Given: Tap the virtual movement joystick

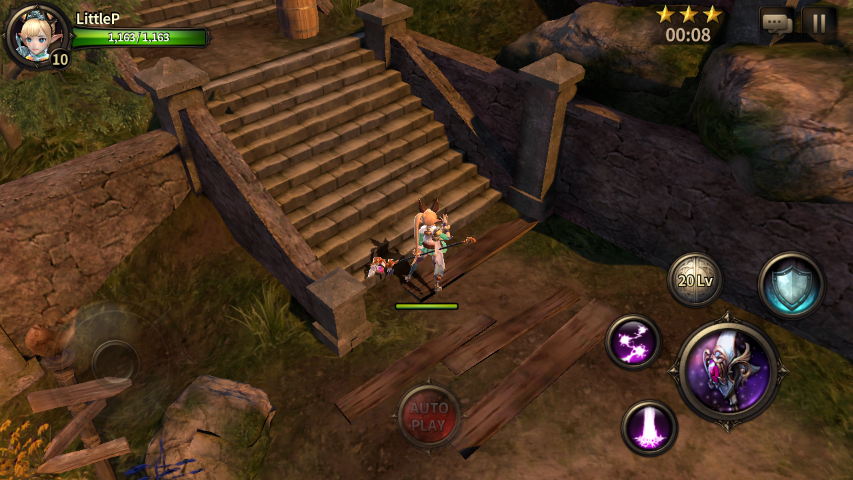Looking at the screenshot, I should [x=115, y=360].
